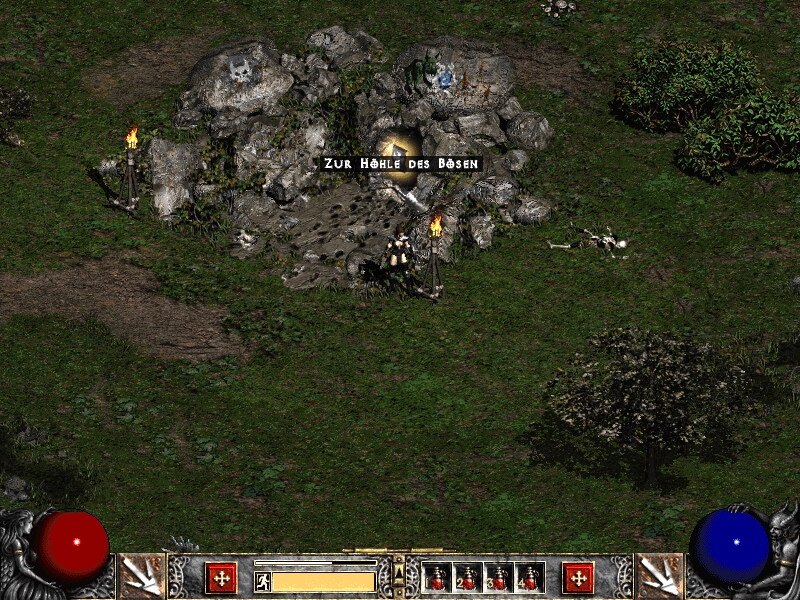Open the right-hand skill selection button

pyautogui.click(x=660, y=576)
